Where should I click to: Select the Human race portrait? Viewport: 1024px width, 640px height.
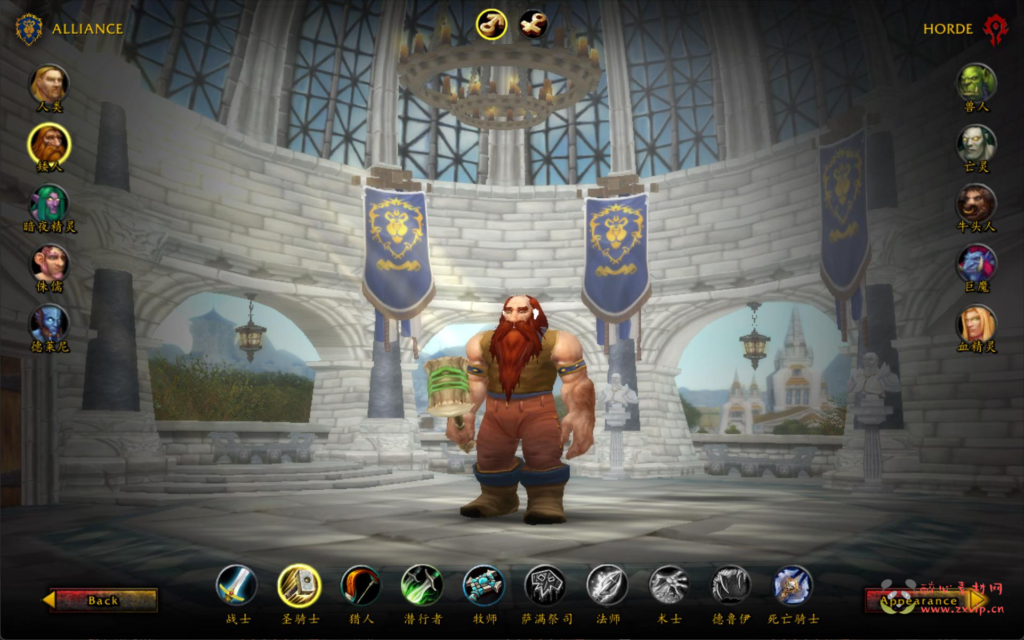pyautogui.click(x=49, y=85)
